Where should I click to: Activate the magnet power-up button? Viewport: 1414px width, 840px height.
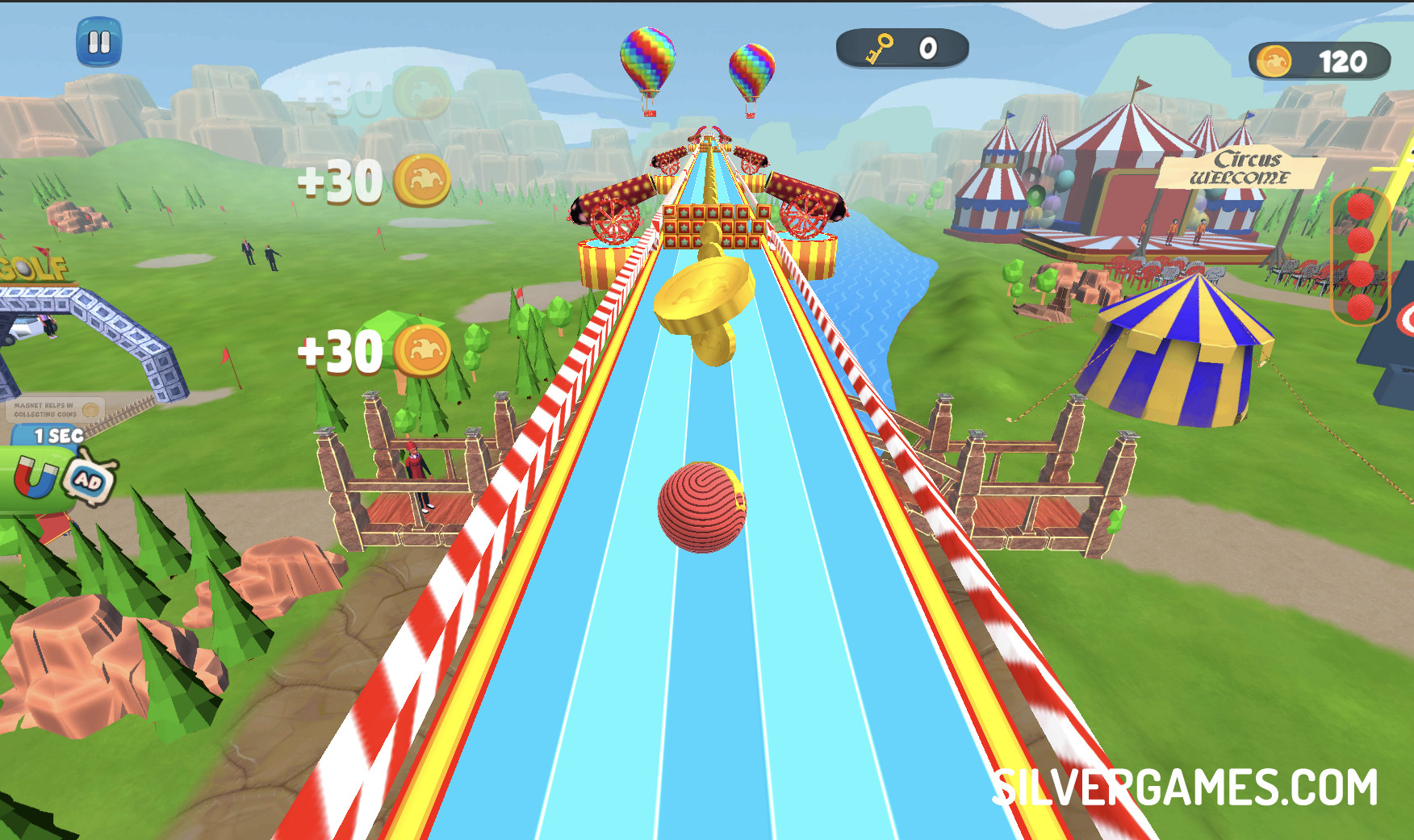tap(34, 480)
